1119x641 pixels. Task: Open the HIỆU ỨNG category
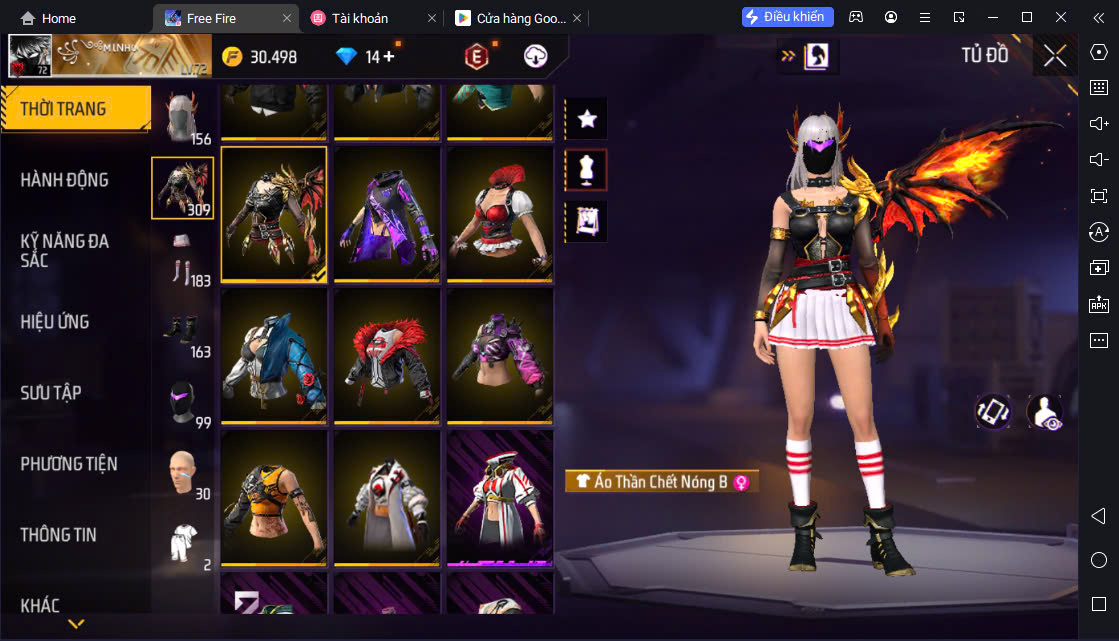[55, 322]
